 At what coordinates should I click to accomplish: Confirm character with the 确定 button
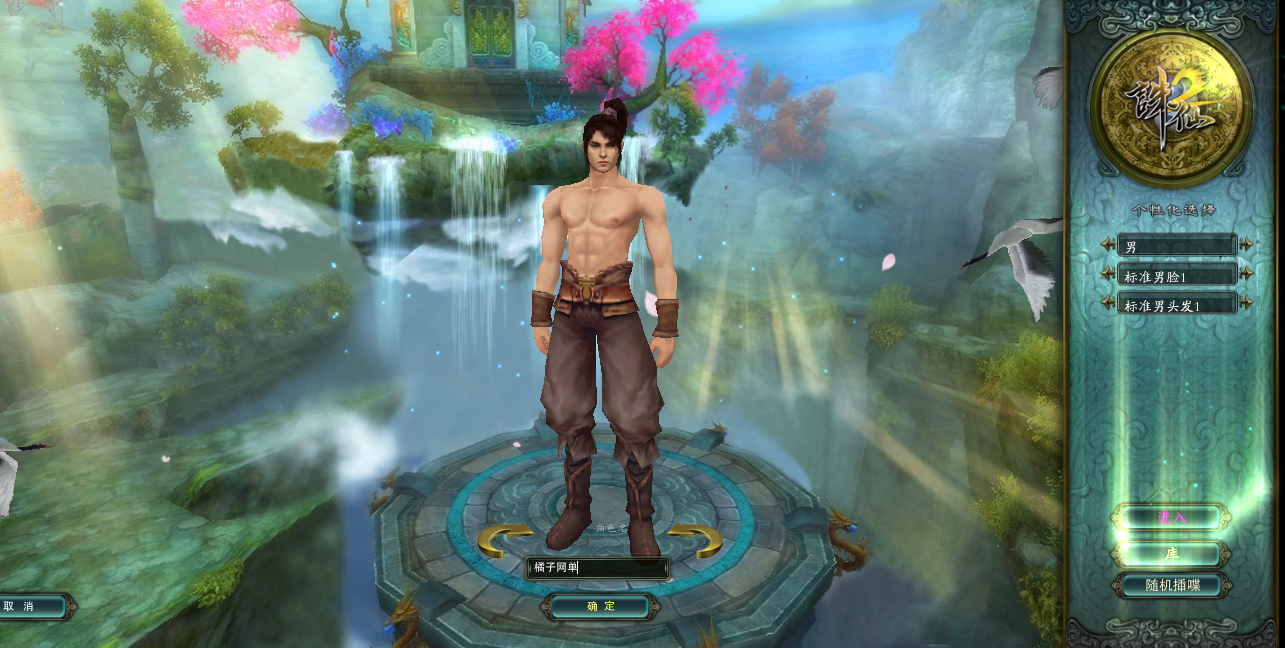click(600, 606)
